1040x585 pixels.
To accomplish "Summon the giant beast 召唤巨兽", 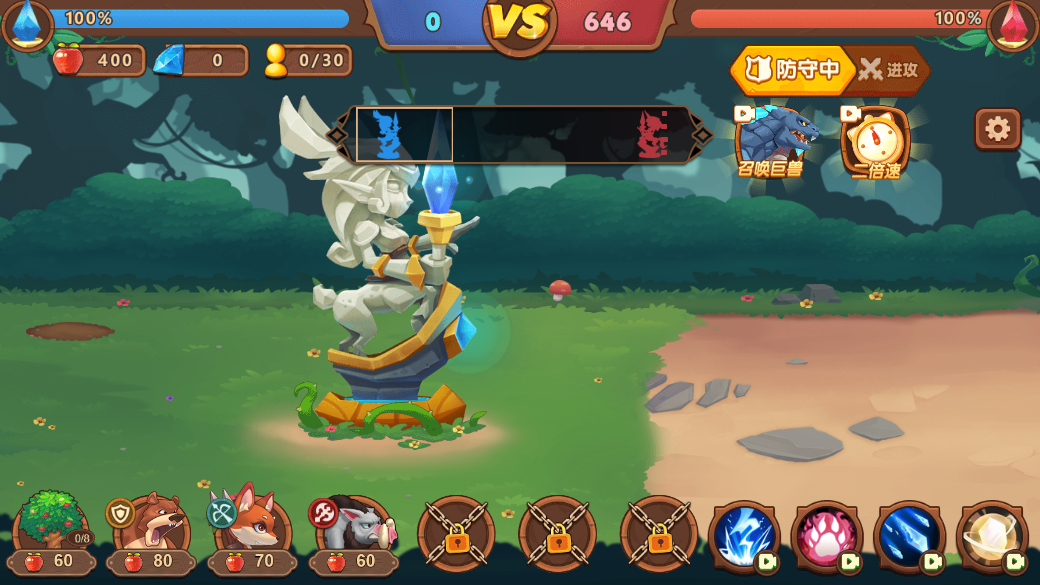I will pyautogui.click(x=772, y=140).
